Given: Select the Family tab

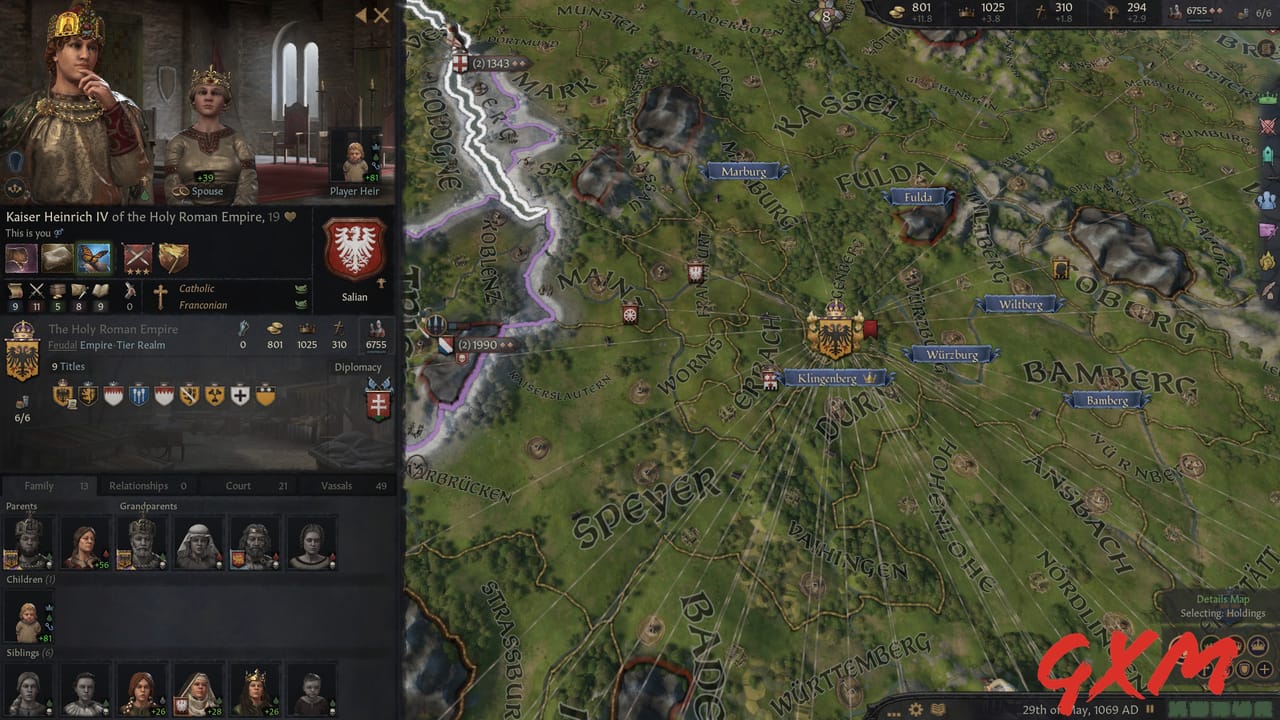Looking at the screenshot, I should pos(39,486).
